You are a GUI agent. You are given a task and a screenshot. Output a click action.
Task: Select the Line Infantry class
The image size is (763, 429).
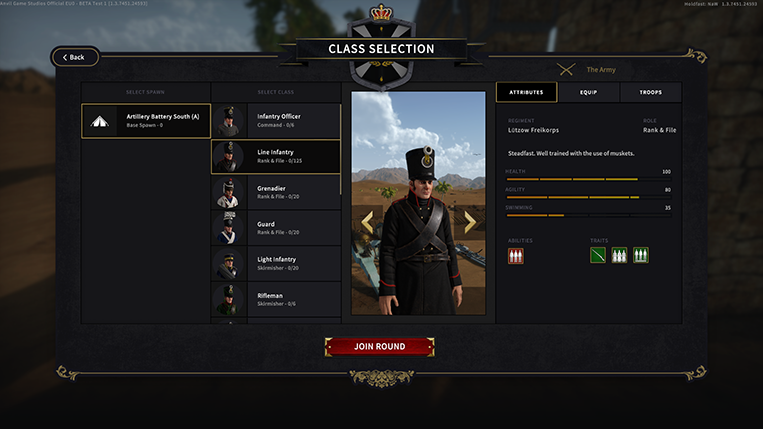pos(275,156)
